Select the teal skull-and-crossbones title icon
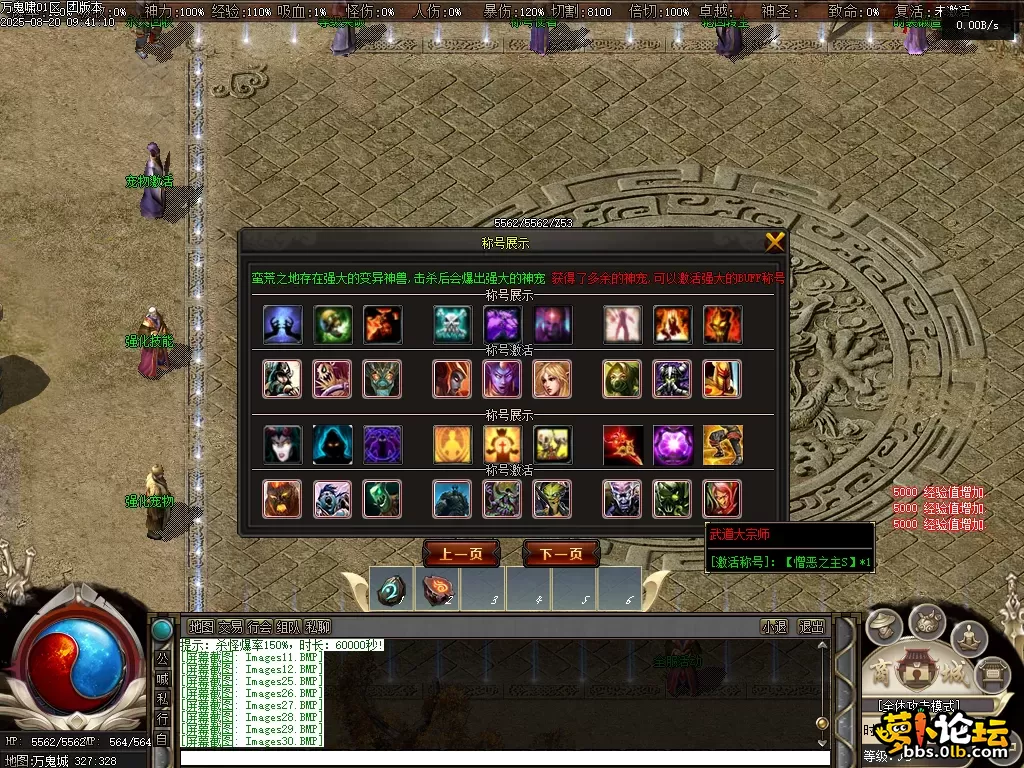Image resolution: width=1024 pixels, height=768 pixels. 452,325
